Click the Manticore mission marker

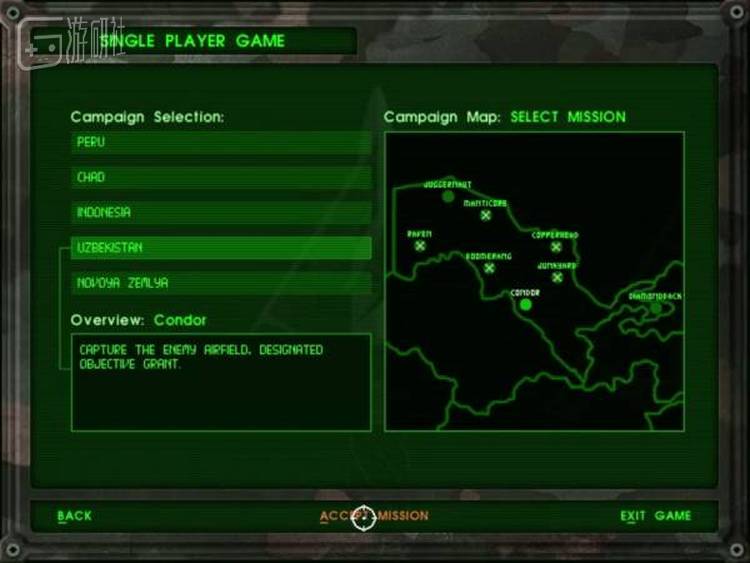[x=486, y=215]
